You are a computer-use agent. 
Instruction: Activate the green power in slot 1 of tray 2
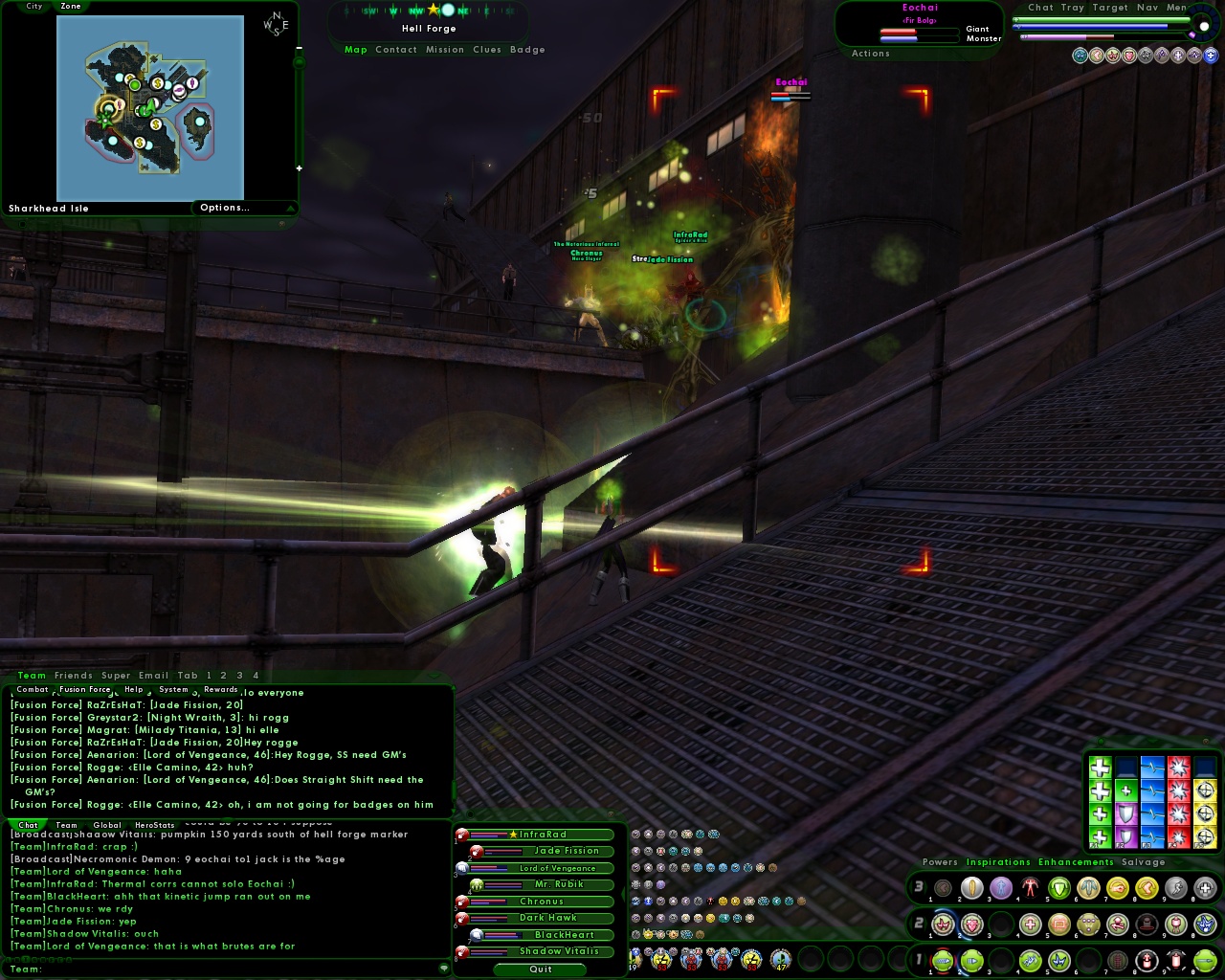pos(943,924)
